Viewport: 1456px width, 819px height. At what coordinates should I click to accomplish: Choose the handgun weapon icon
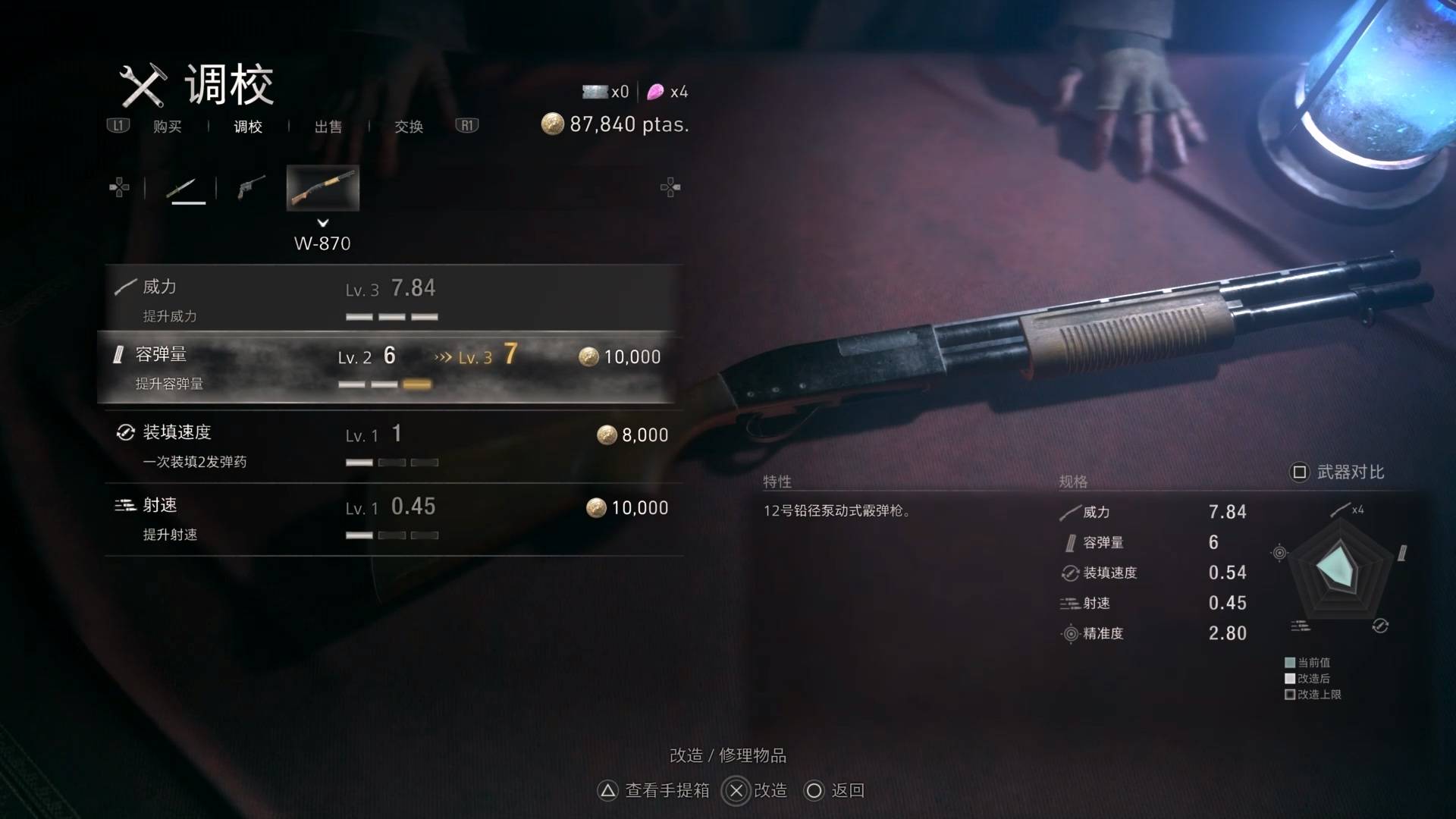tap(251, 187)
